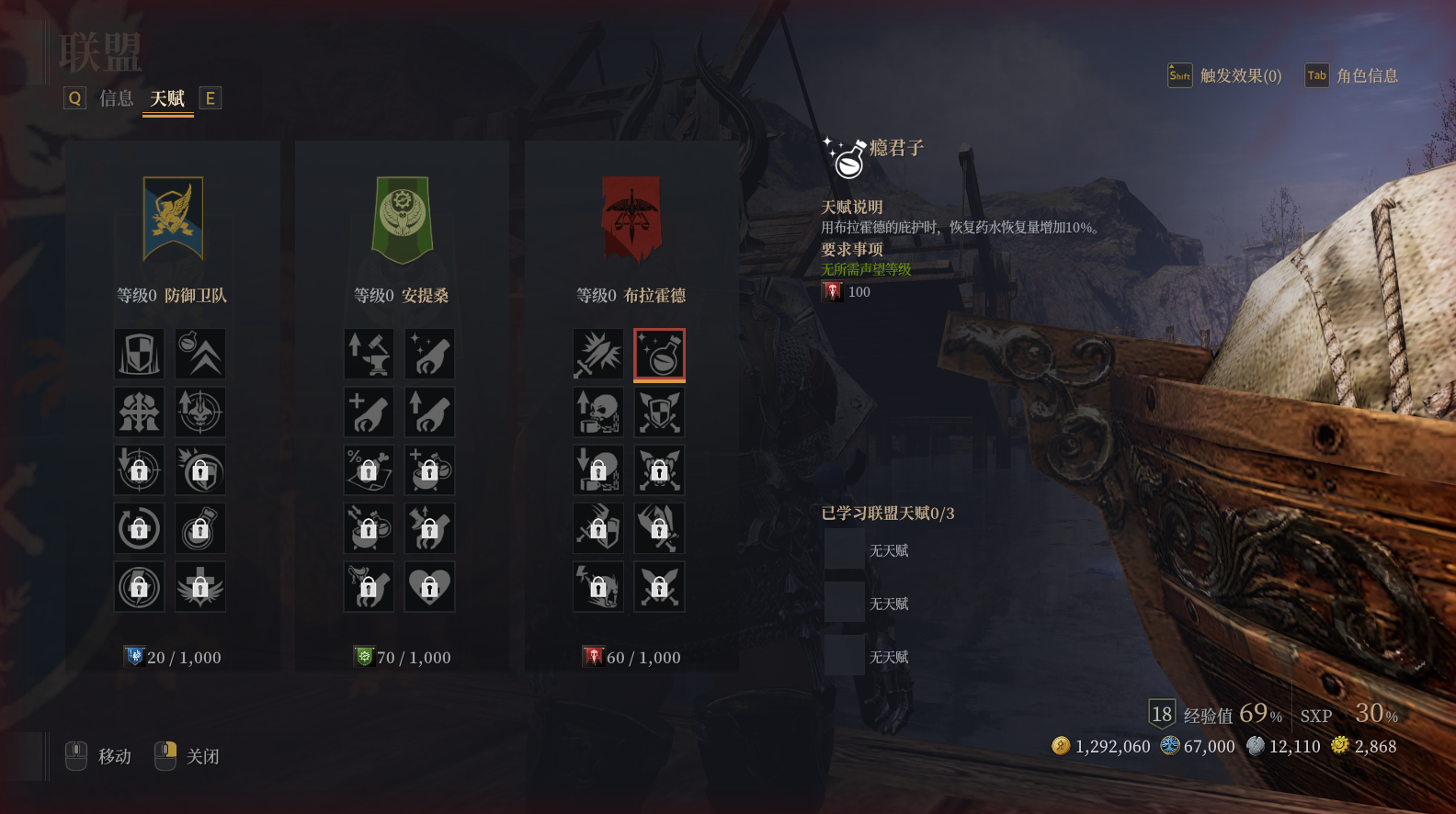This screenshot has height=814, width=1456.
Task: Select the anvil and hammer upgrade talent
Action: [369, 354]
